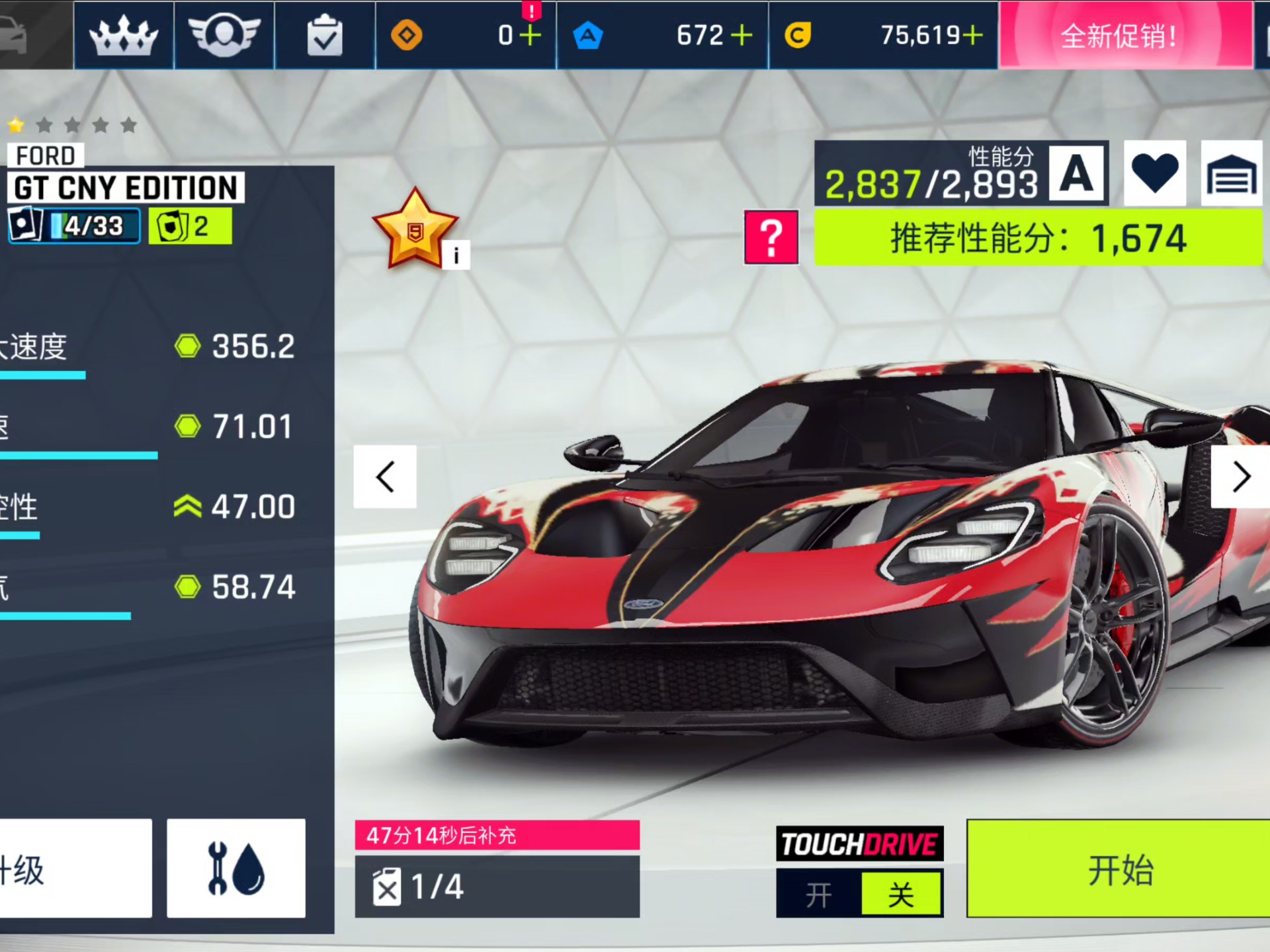Screen dimensions: 1270x952
Task: Open the upgrade 升级 button
Action: (73, 868)
